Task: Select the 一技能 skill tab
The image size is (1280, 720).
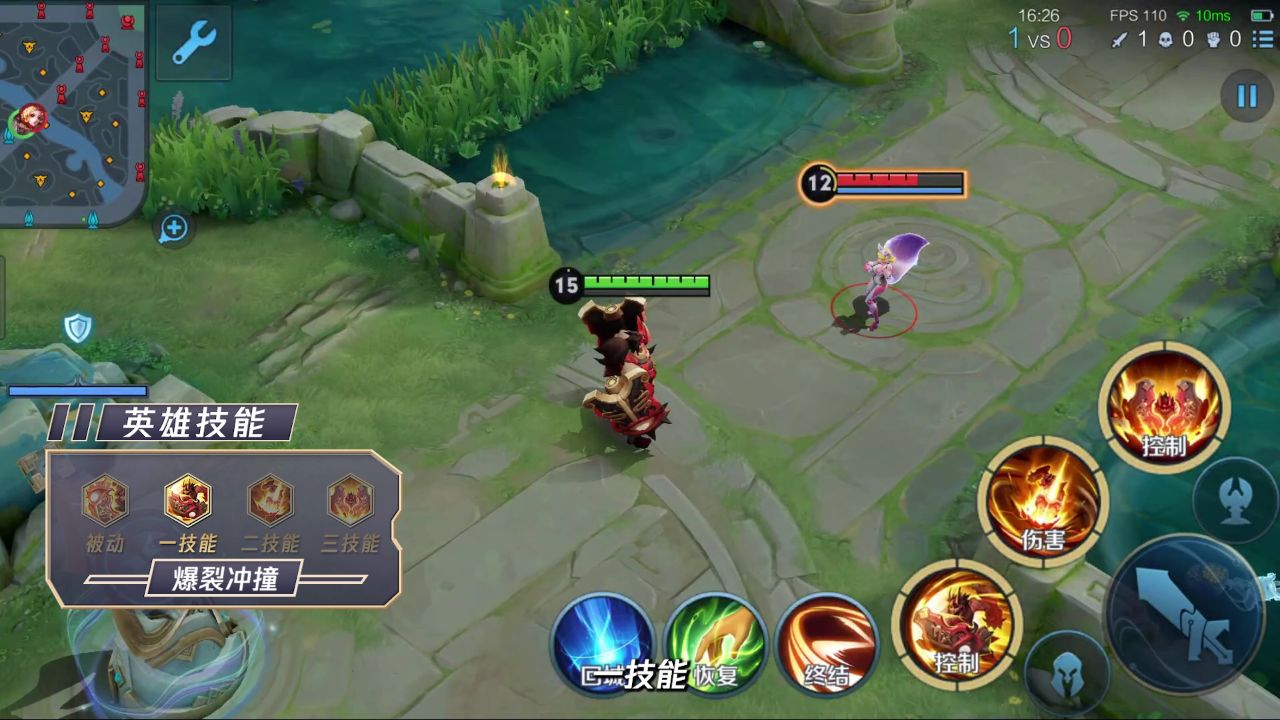Action: click(187, 512)
